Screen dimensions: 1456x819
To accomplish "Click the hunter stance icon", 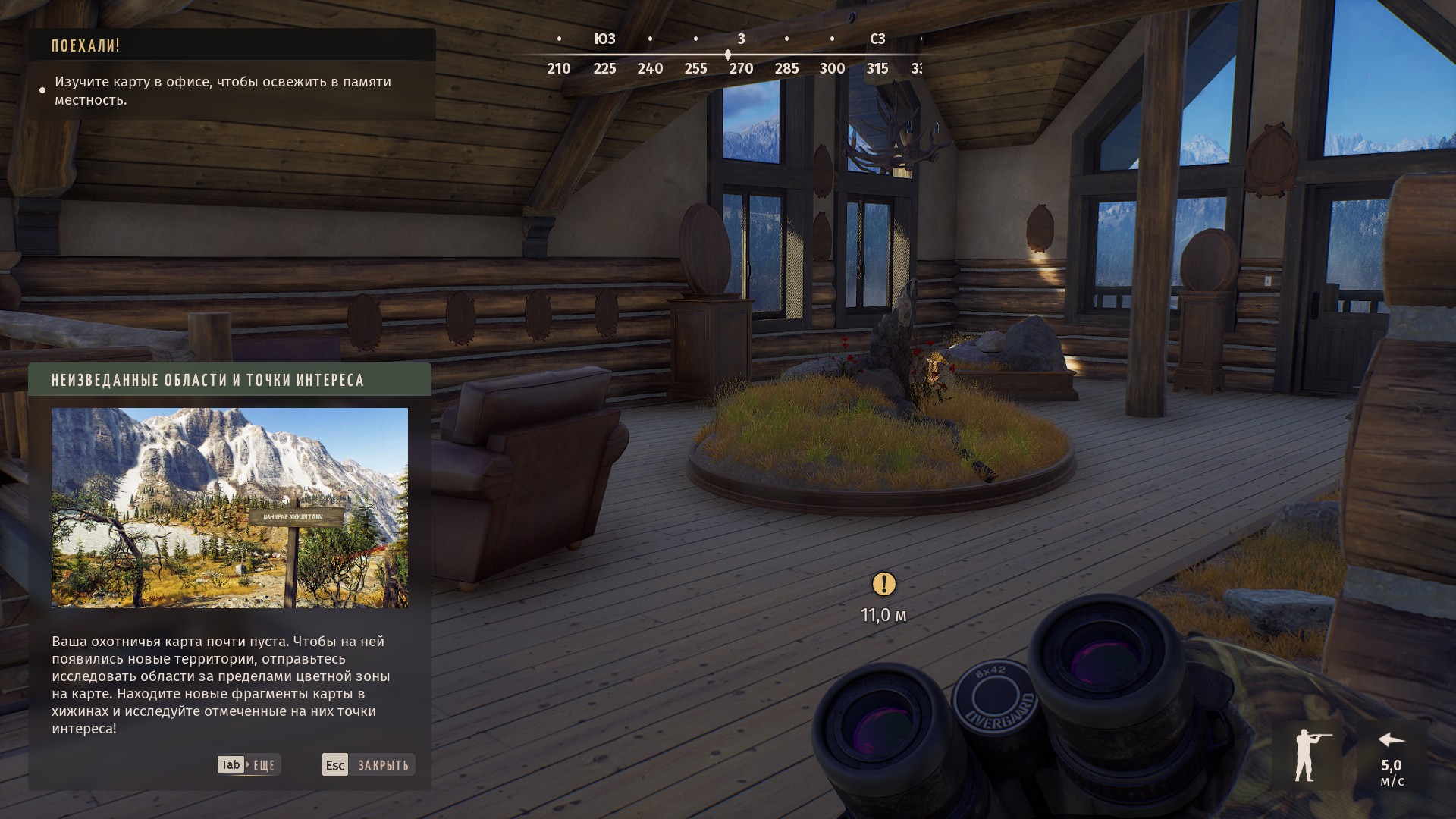I will pyautogui.click(x=1307, y=755).
